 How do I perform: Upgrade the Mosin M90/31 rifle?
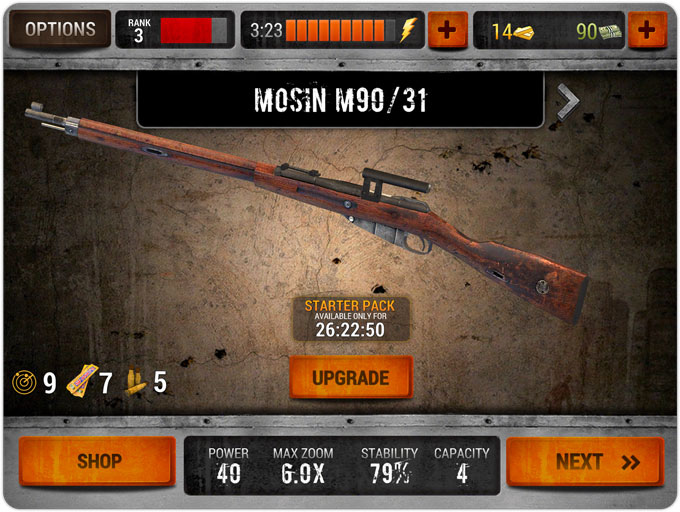(x=350, y=378)
